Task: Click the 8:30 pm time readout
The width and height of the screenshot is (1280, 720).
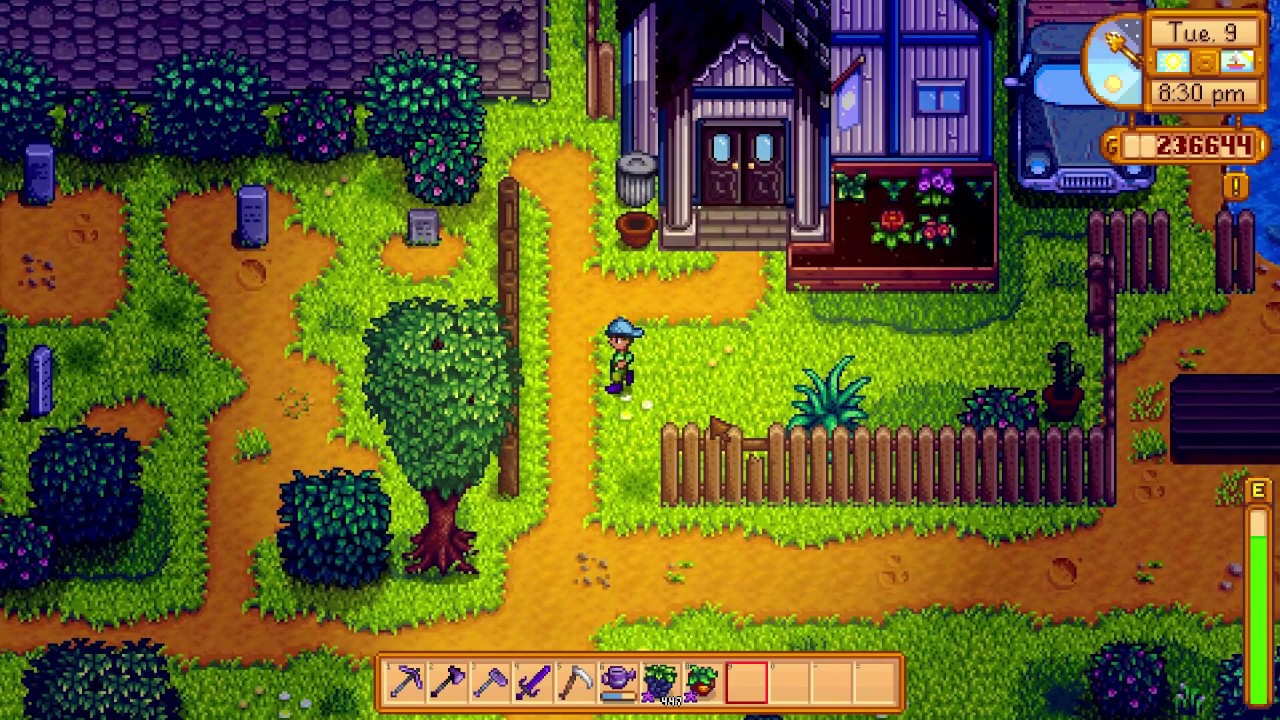Action: click(1201, 92)
